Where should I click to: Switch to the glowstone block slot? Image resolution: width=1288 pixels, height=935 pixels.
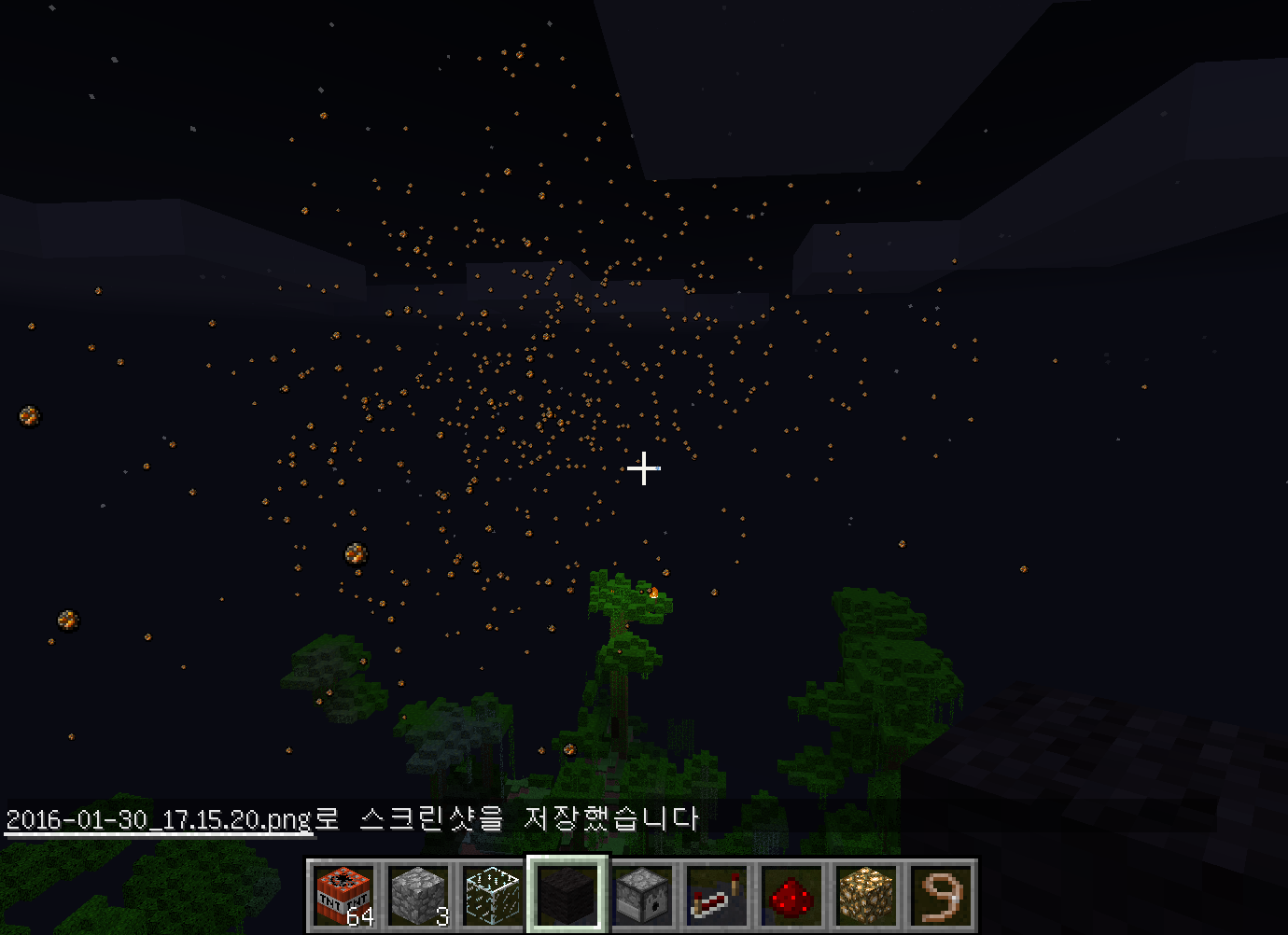pyautogui.click(x=866, y=895)
